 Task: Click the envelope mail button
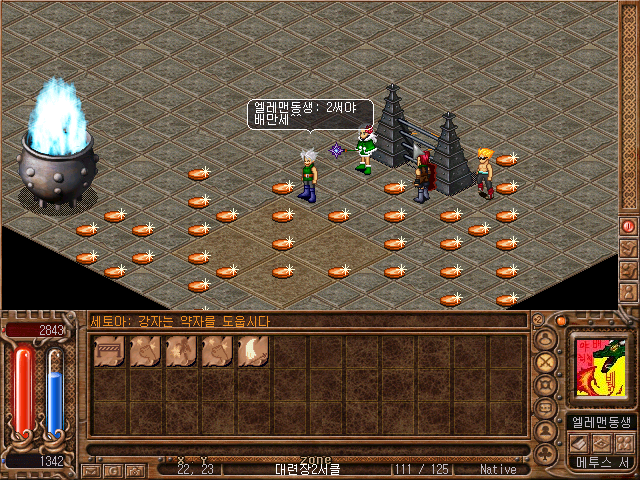pyautogui.click(x=92, y=470)
